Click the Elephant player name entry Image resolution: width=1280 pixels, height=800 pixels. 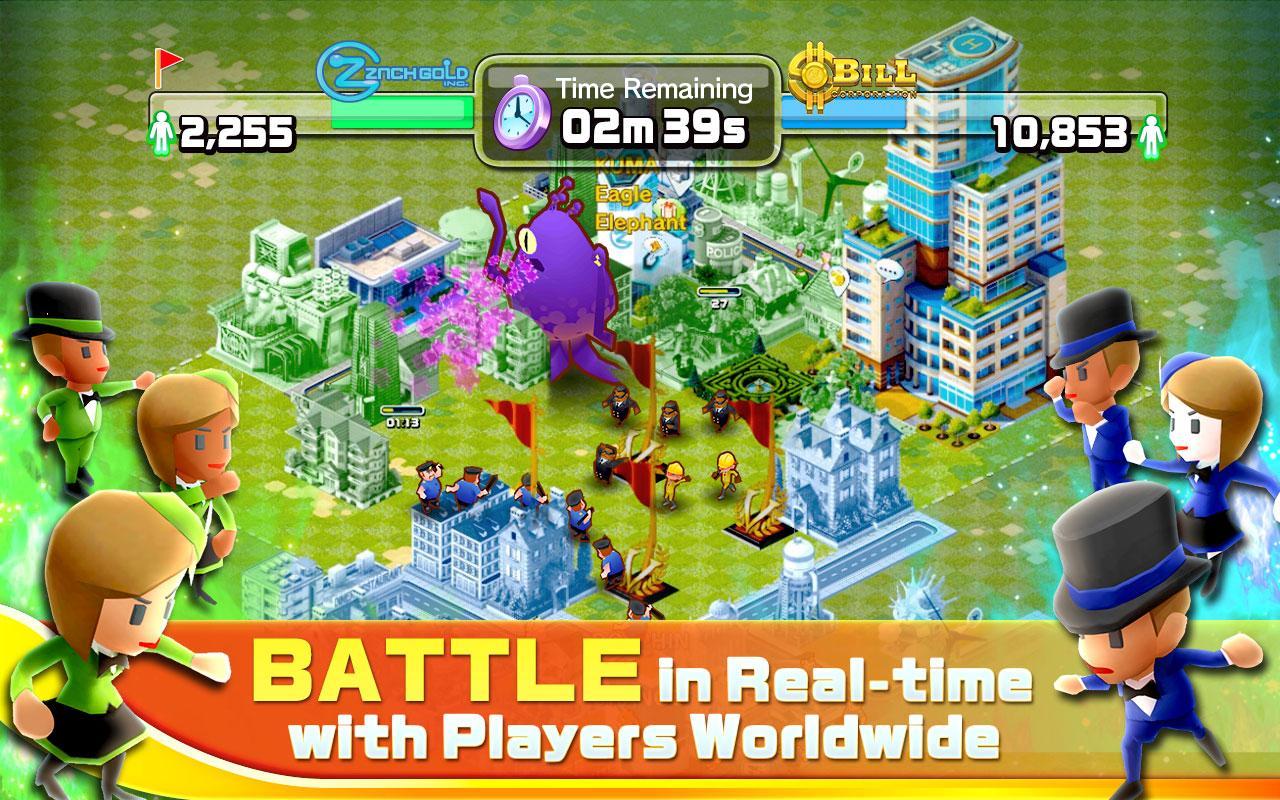640,222
